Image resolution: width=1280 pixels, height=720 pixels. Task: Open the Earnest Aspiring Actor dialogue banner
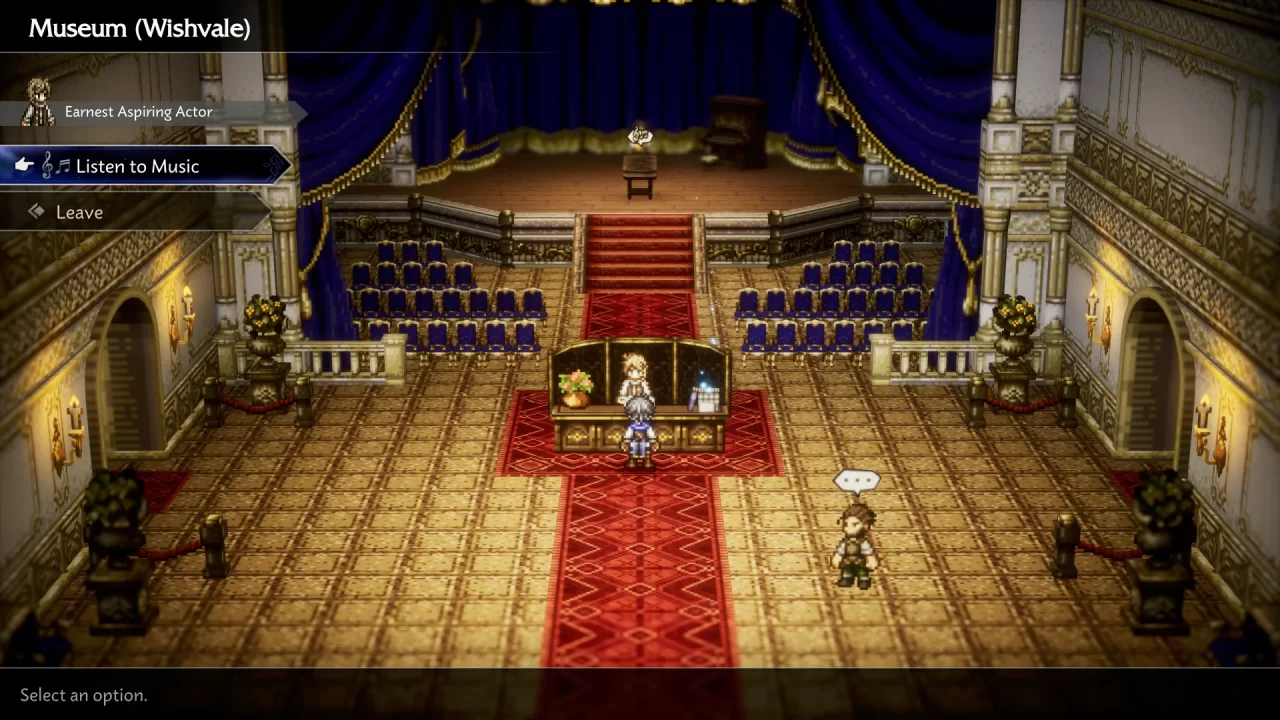click(138, 111)
